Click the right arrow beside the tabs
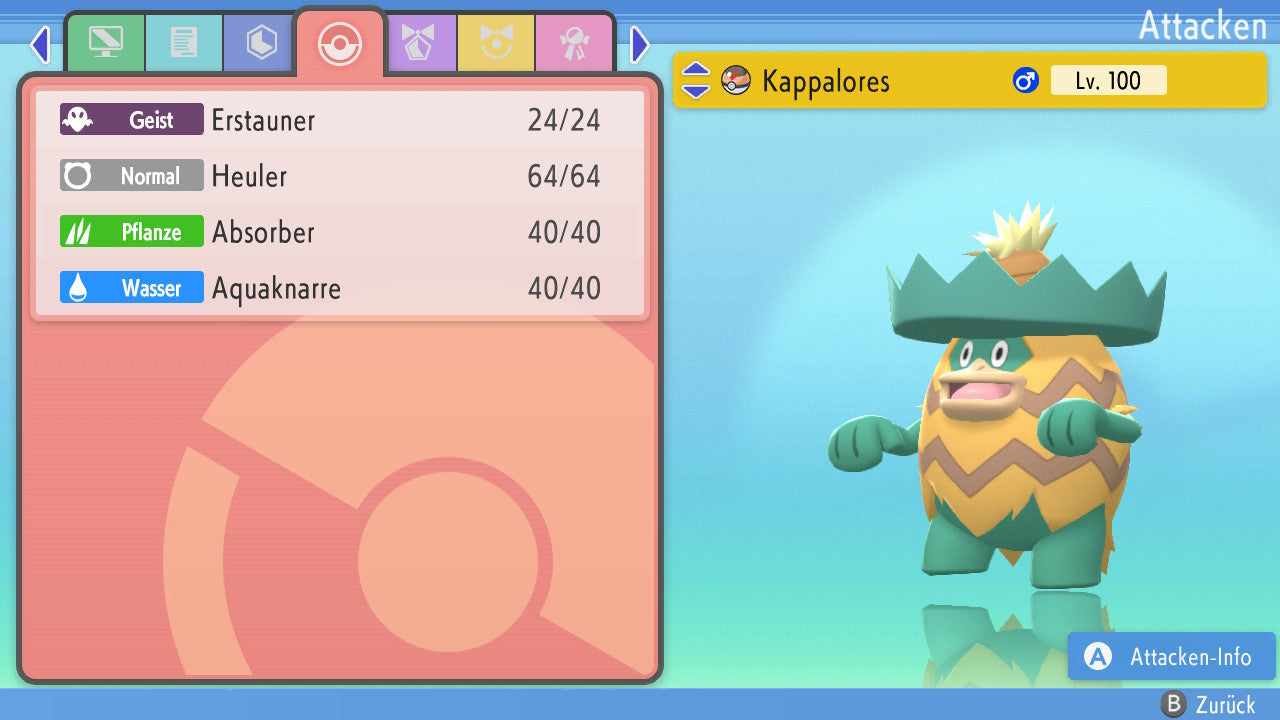 [x=640, y=44]
